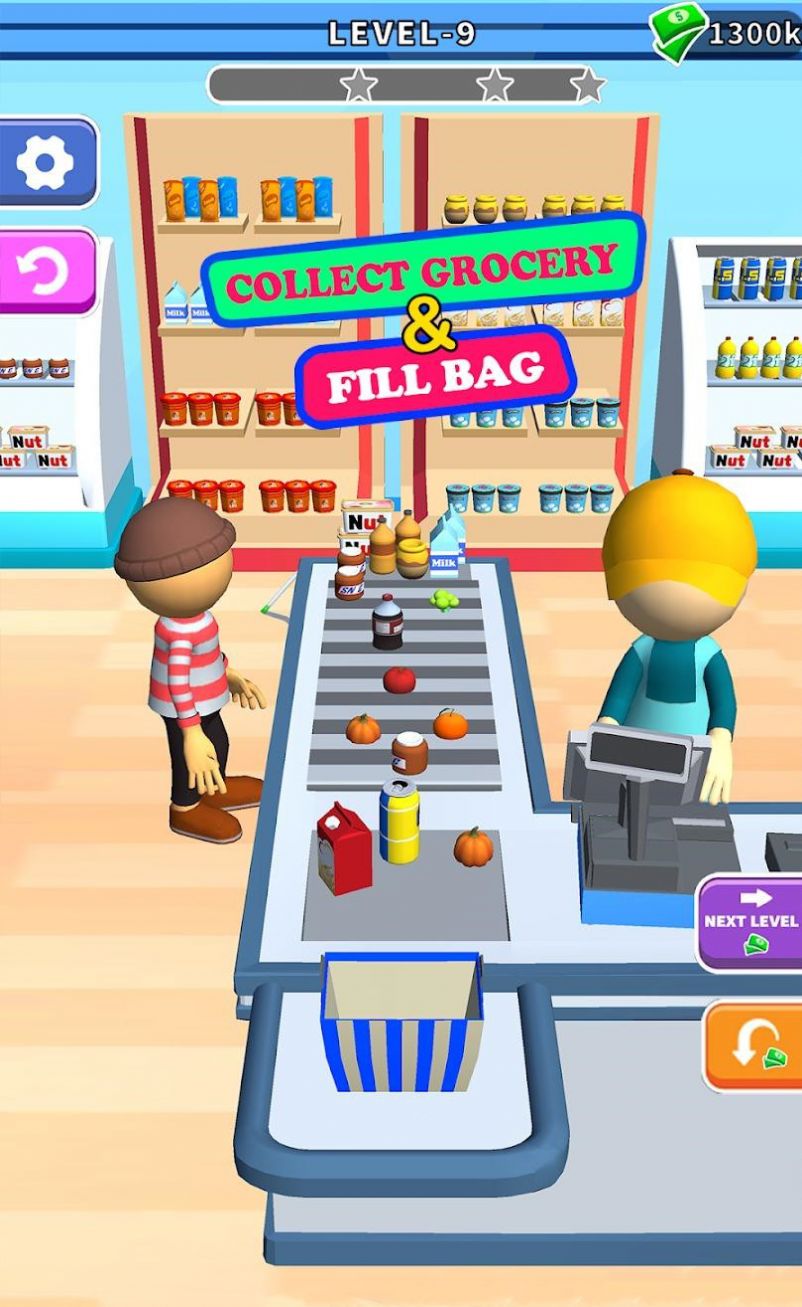Click the pink restart arrow button
802x1307 pixels.
point(45,272)
